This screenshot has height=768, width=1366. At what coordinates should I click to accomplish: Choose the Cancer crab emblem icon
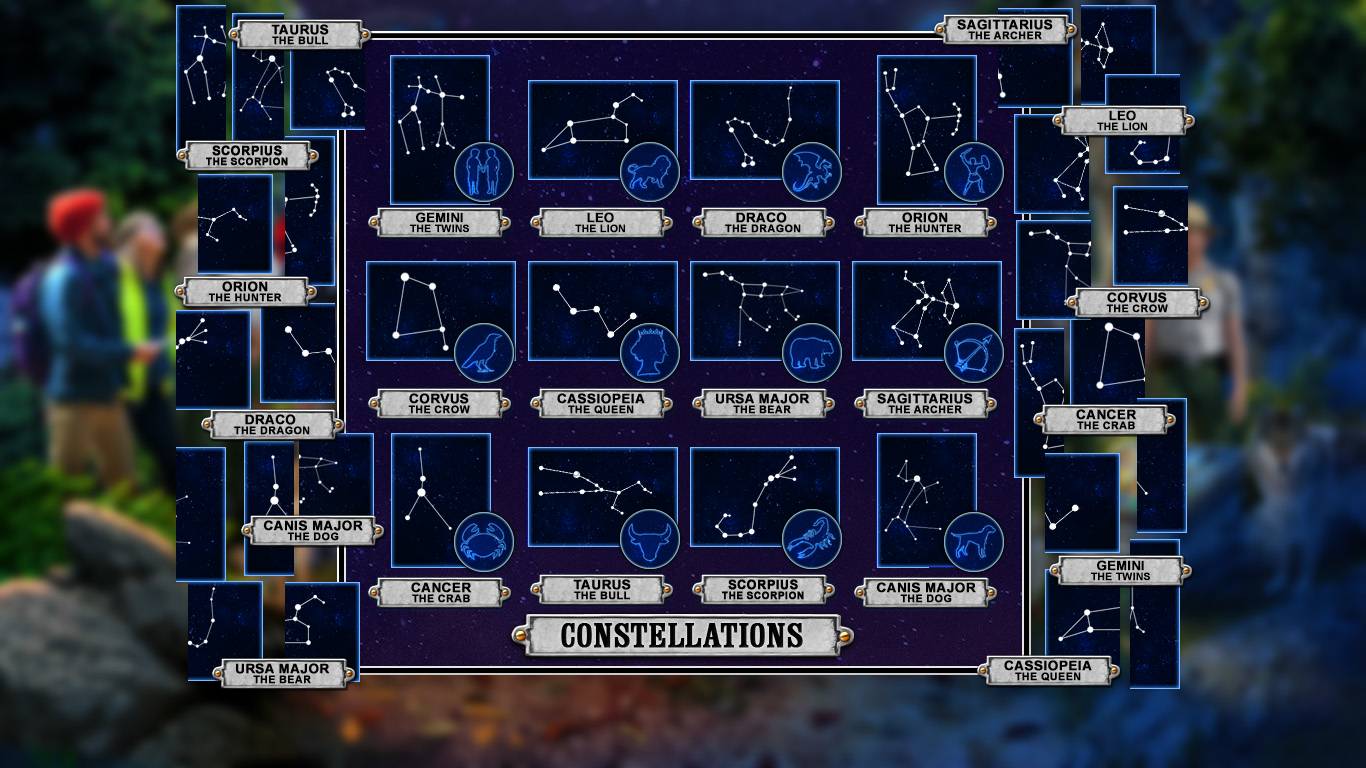(484, 541)
